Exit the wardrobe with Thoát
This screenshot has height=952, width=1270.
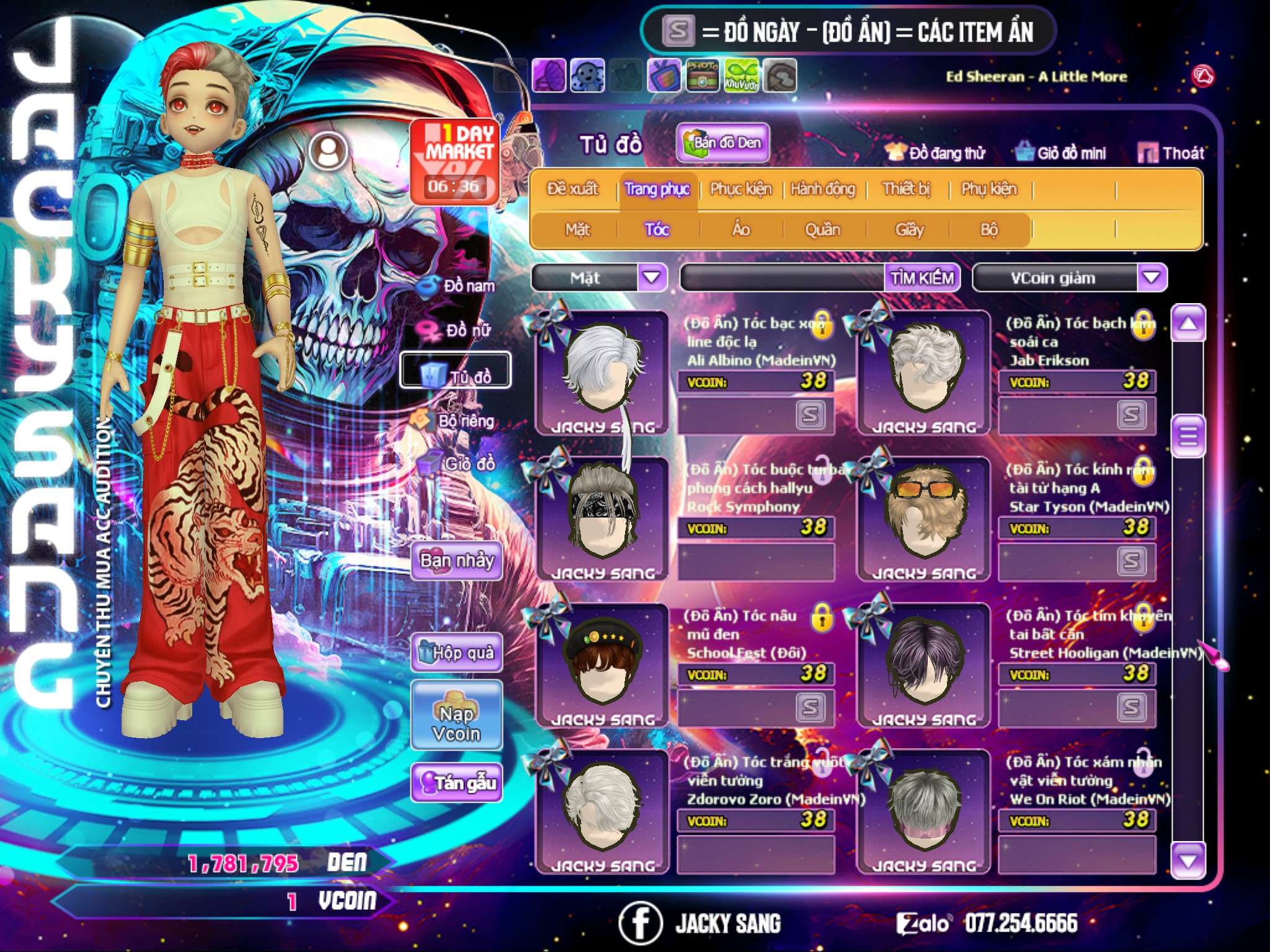point(1171,152)
